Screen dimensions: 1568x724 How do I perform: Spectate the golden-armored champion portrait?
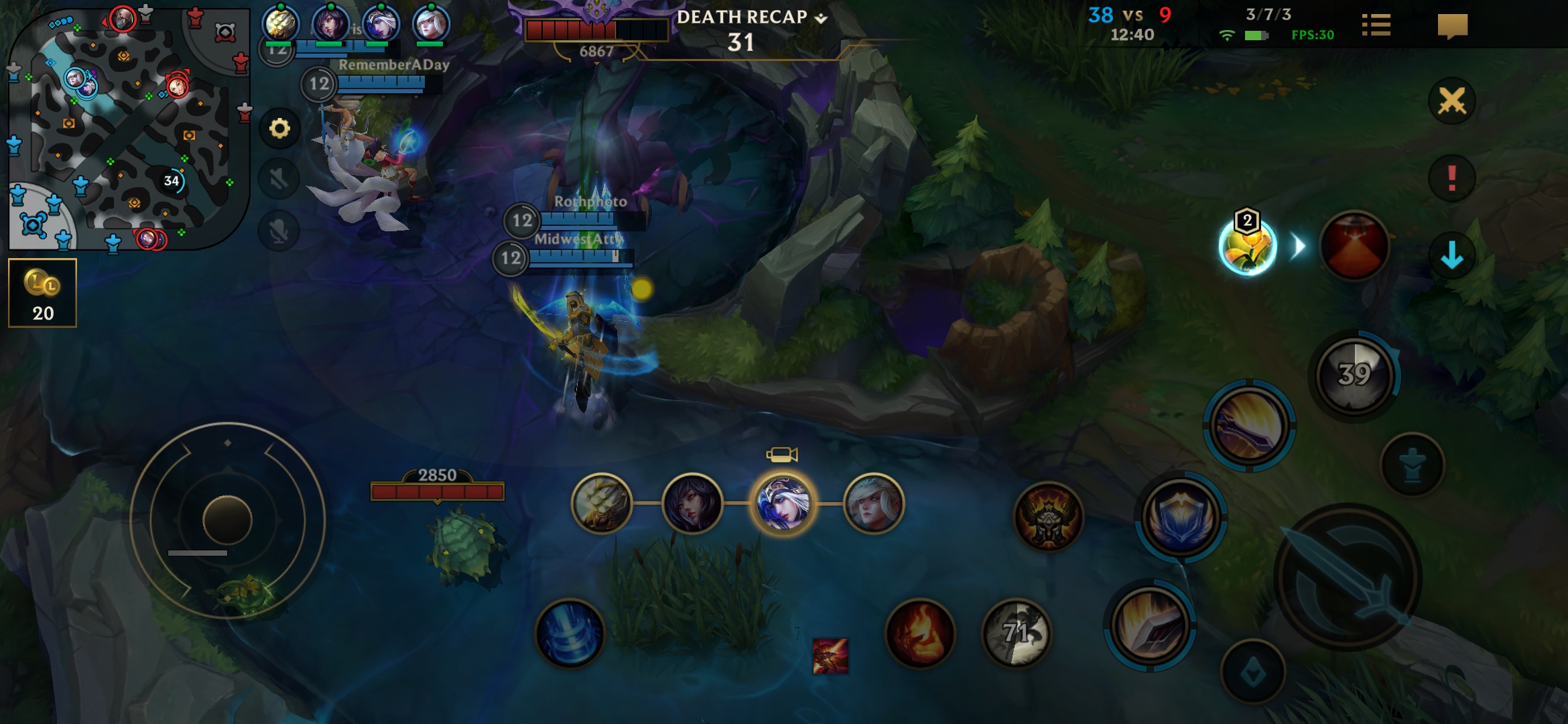602,503
